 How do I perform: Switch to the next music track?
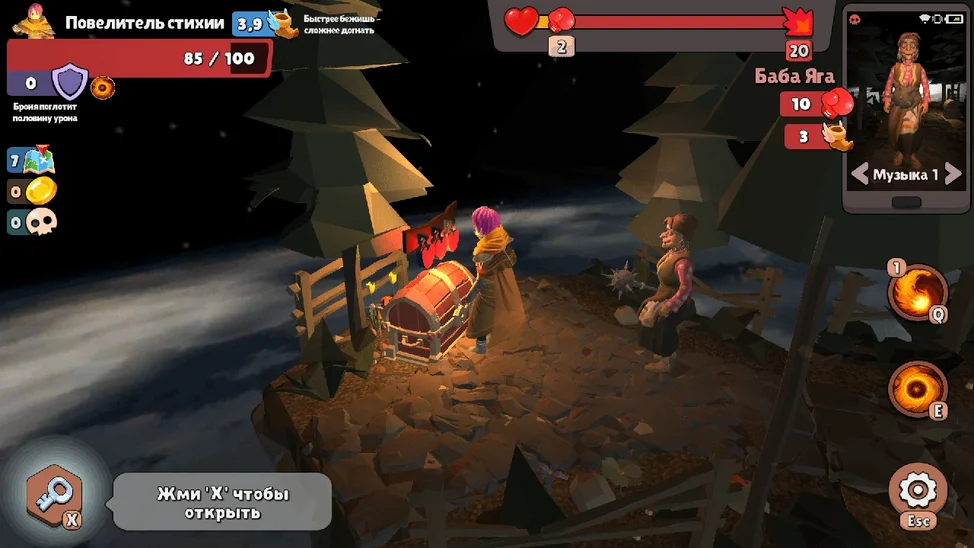(952, 175)
